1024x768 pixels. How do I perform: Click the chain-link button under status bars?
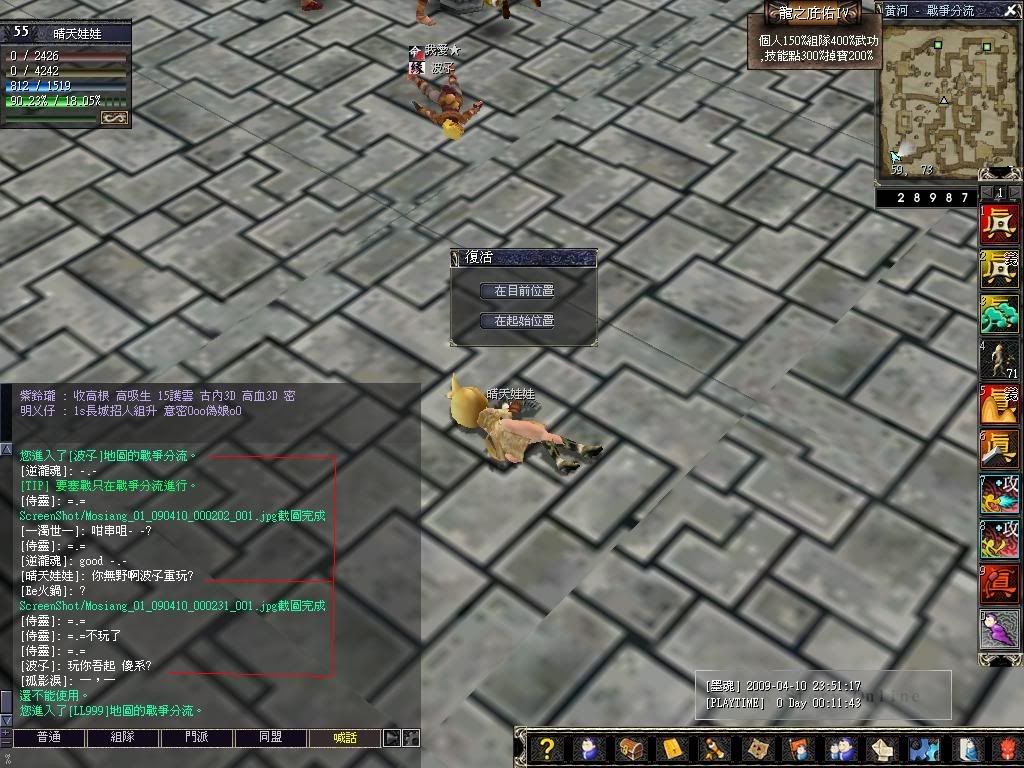point(113,118)
